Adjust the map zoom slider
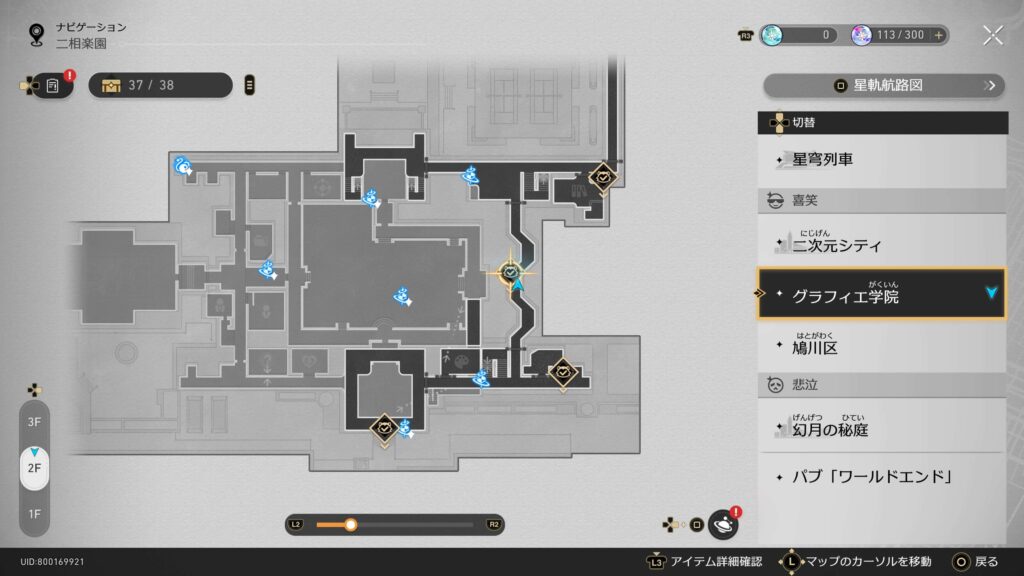Viewport: 1024px width, 576px height. pyautogui.click(x=351, y=524)
